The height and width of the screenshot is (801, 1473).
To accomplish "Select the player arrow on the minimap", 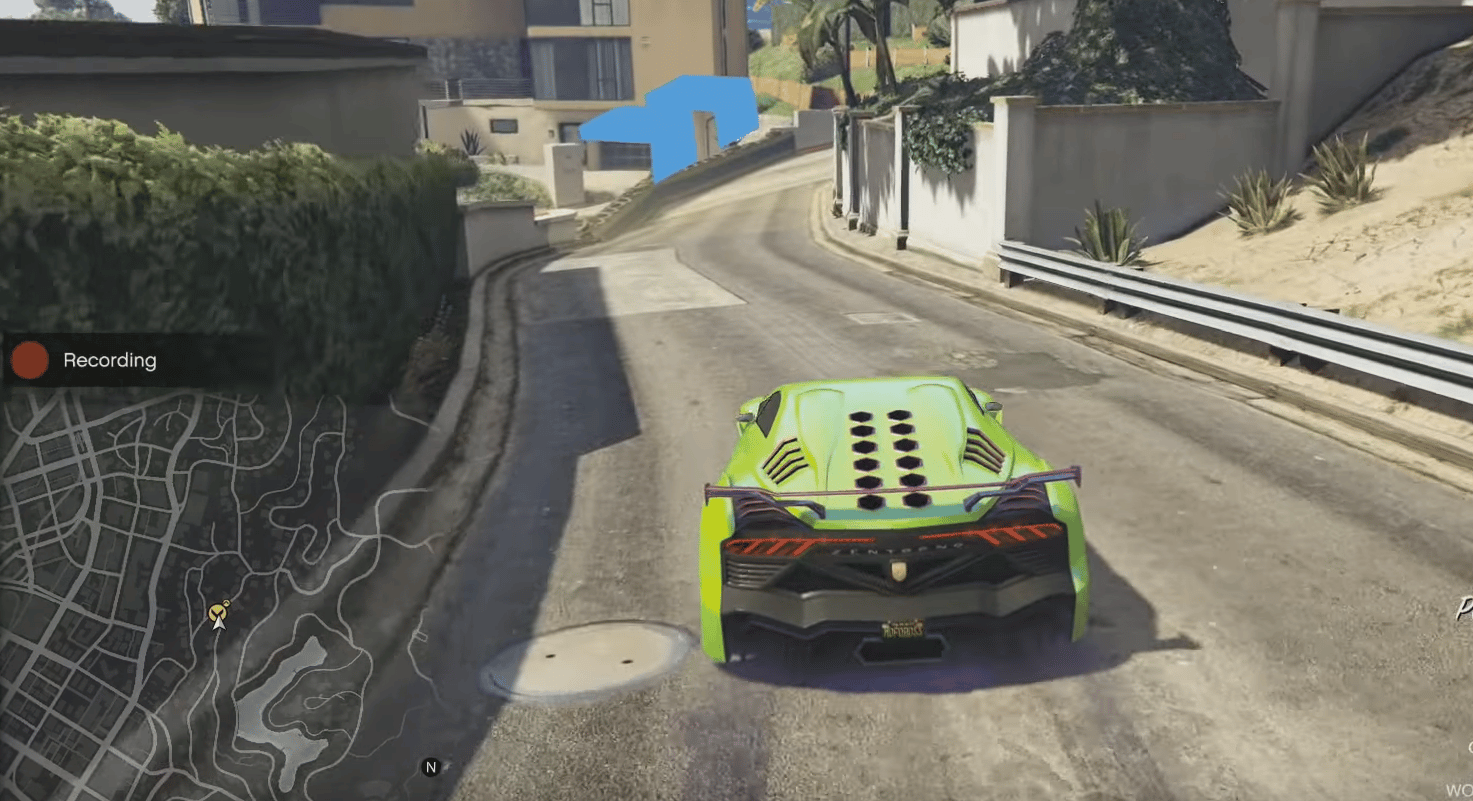I will (x=218, y=624).
